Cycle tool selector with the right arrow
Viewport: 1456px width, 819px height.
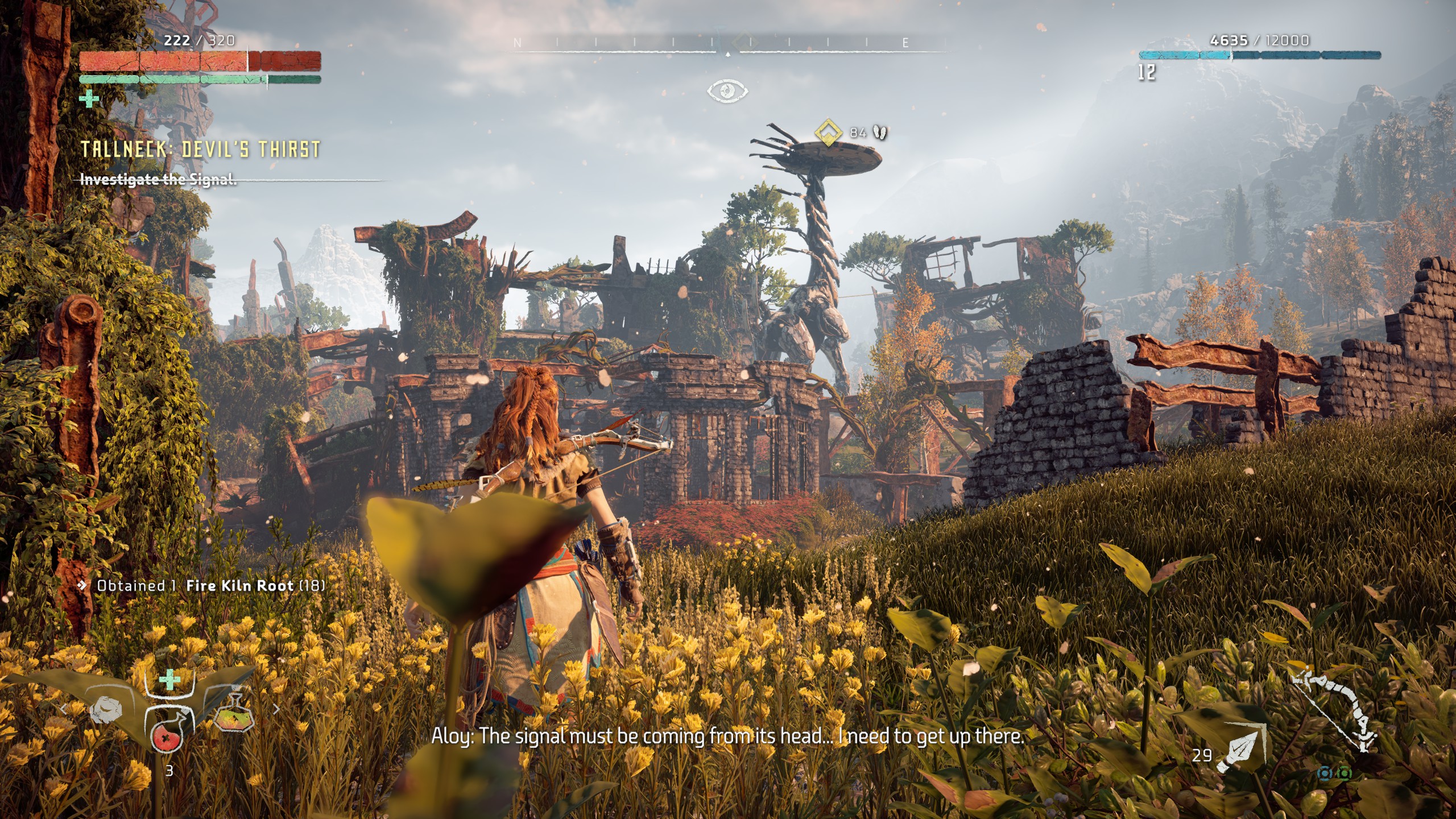[x=276, y=709]
